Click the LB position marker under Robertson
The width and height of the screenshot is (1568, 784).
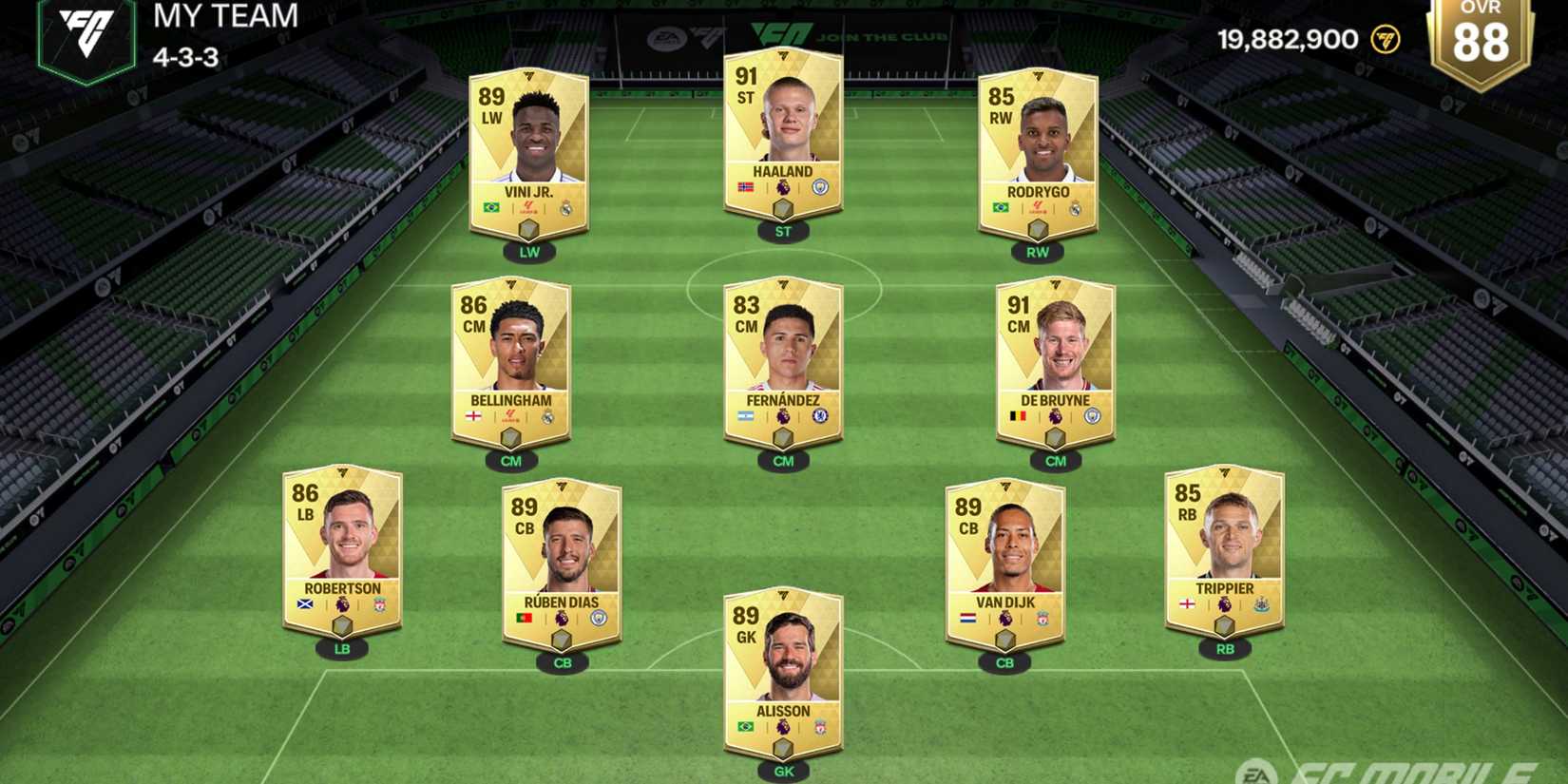[343, 648]
